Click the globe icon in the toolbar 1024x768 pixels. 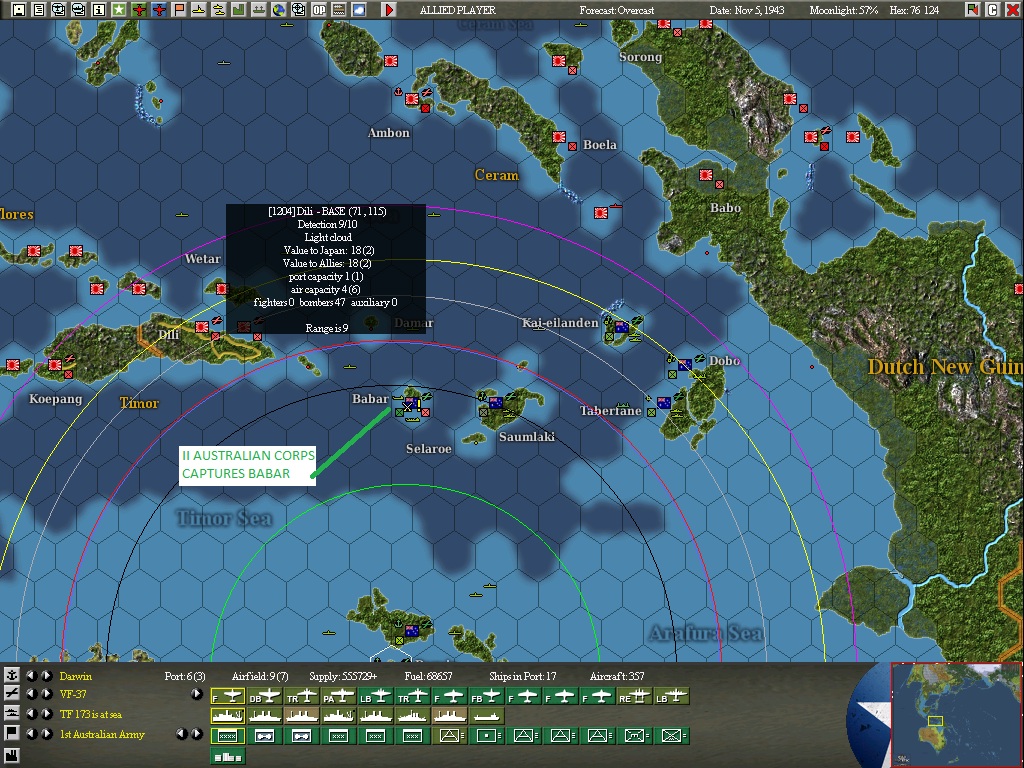(x=278, y=10)
